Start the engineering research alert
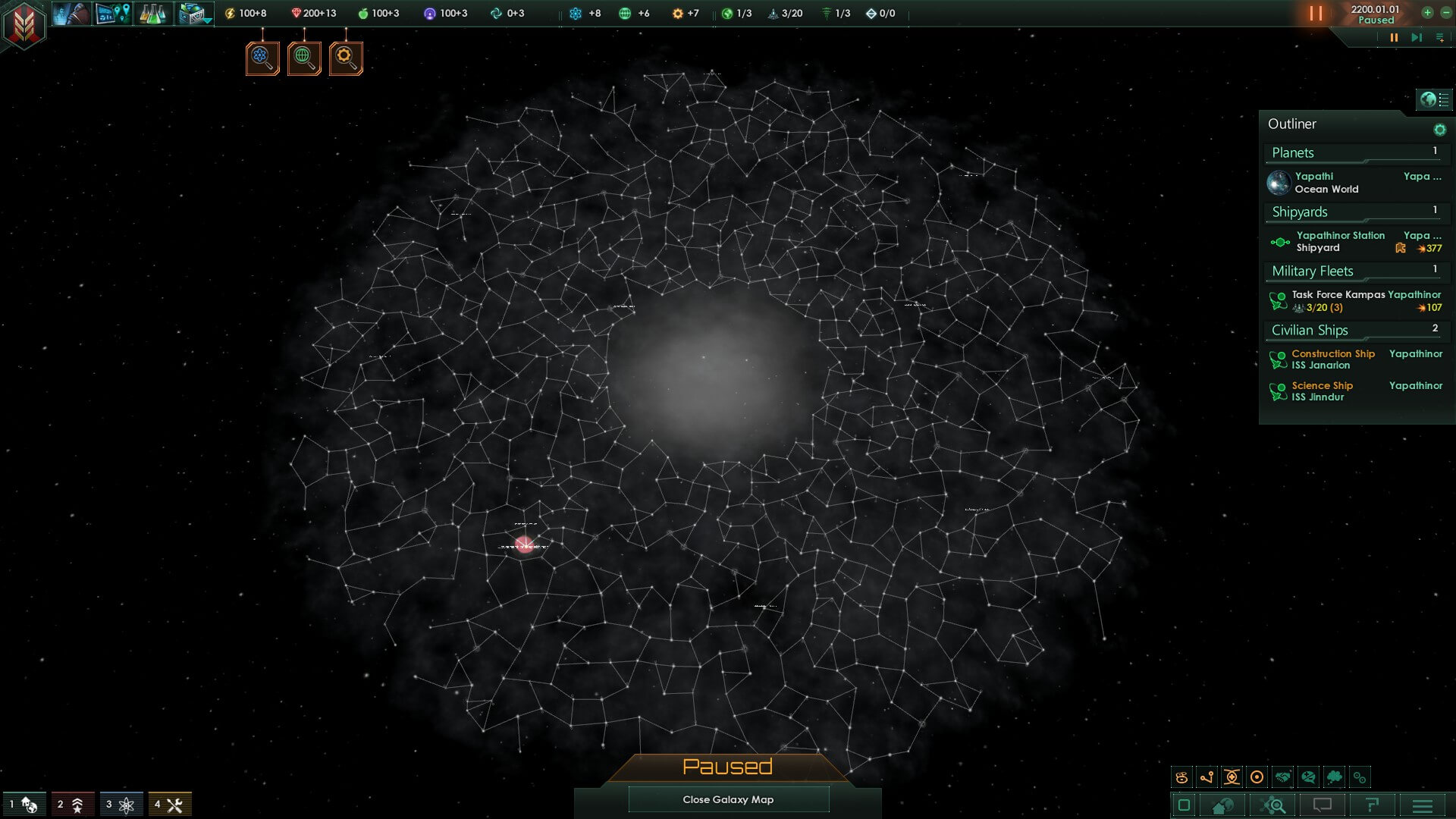The image size is (1456, 819). tap(346, 58)
